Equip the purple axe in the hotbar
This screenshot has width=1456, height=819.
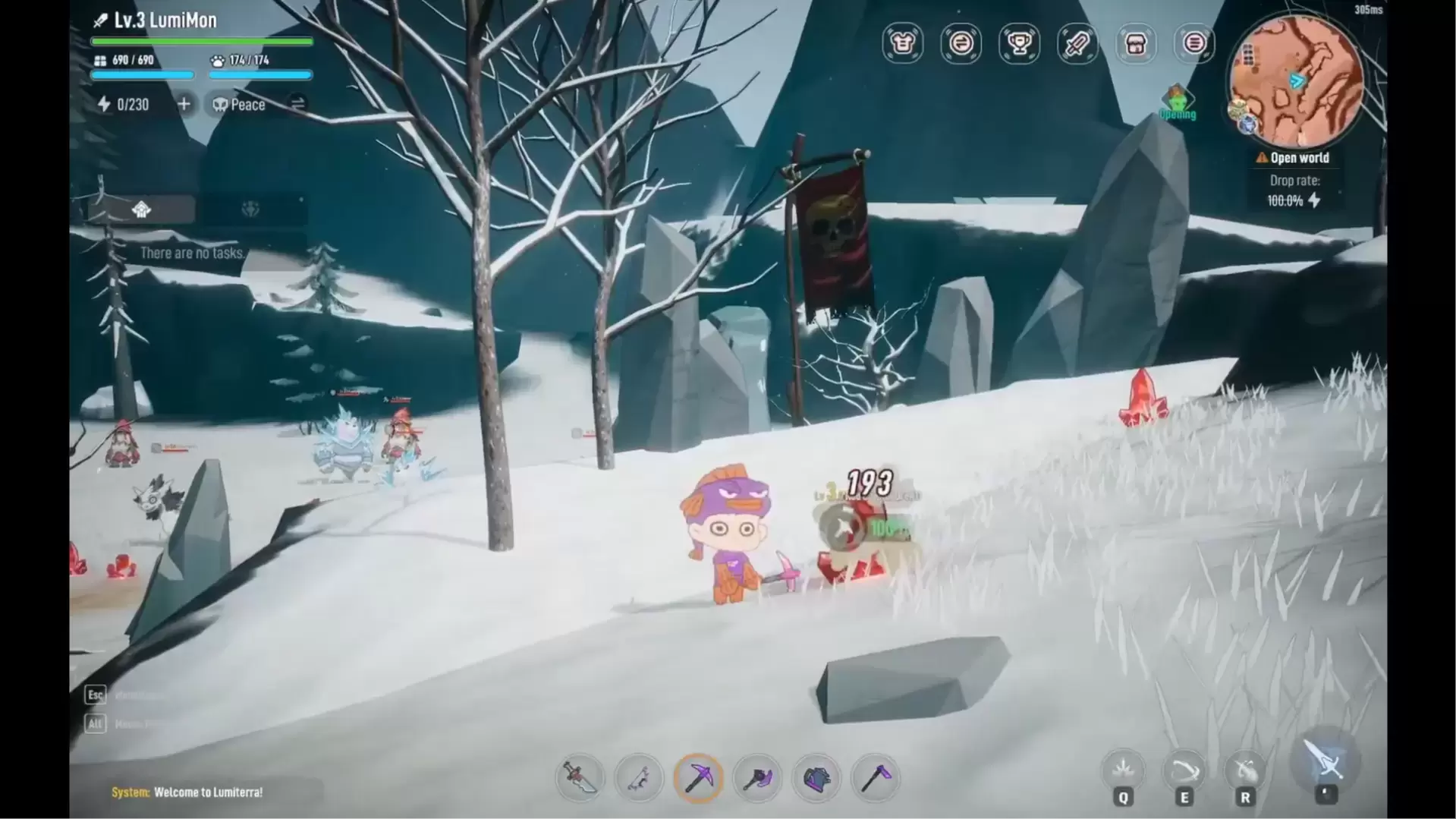pyautogui.click(x=757, y=778)
